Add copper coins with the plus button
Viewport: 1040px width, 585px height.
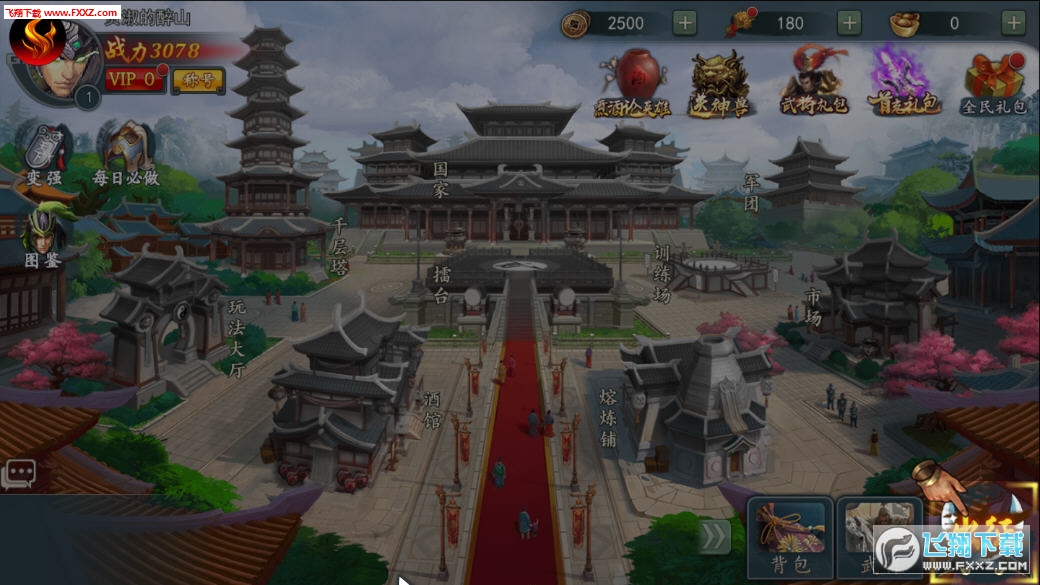point(685,22)
